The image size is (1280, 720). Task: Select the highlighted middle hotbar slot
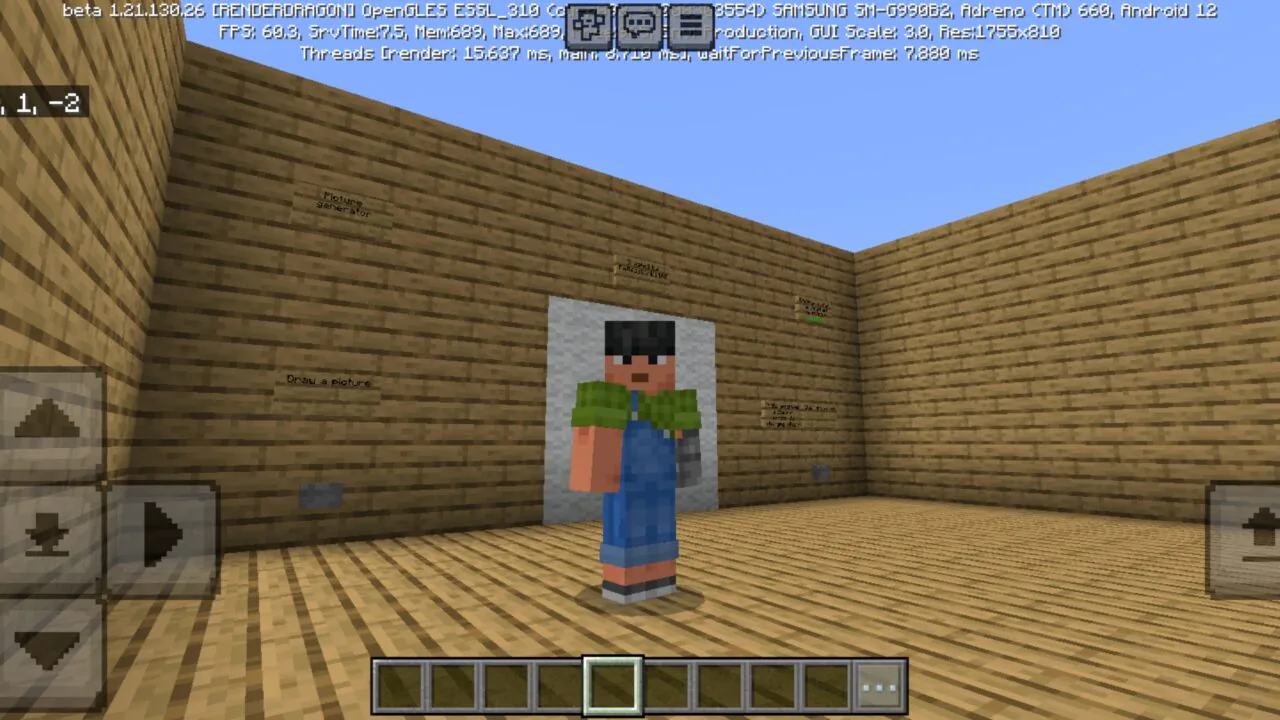point(614,684)
